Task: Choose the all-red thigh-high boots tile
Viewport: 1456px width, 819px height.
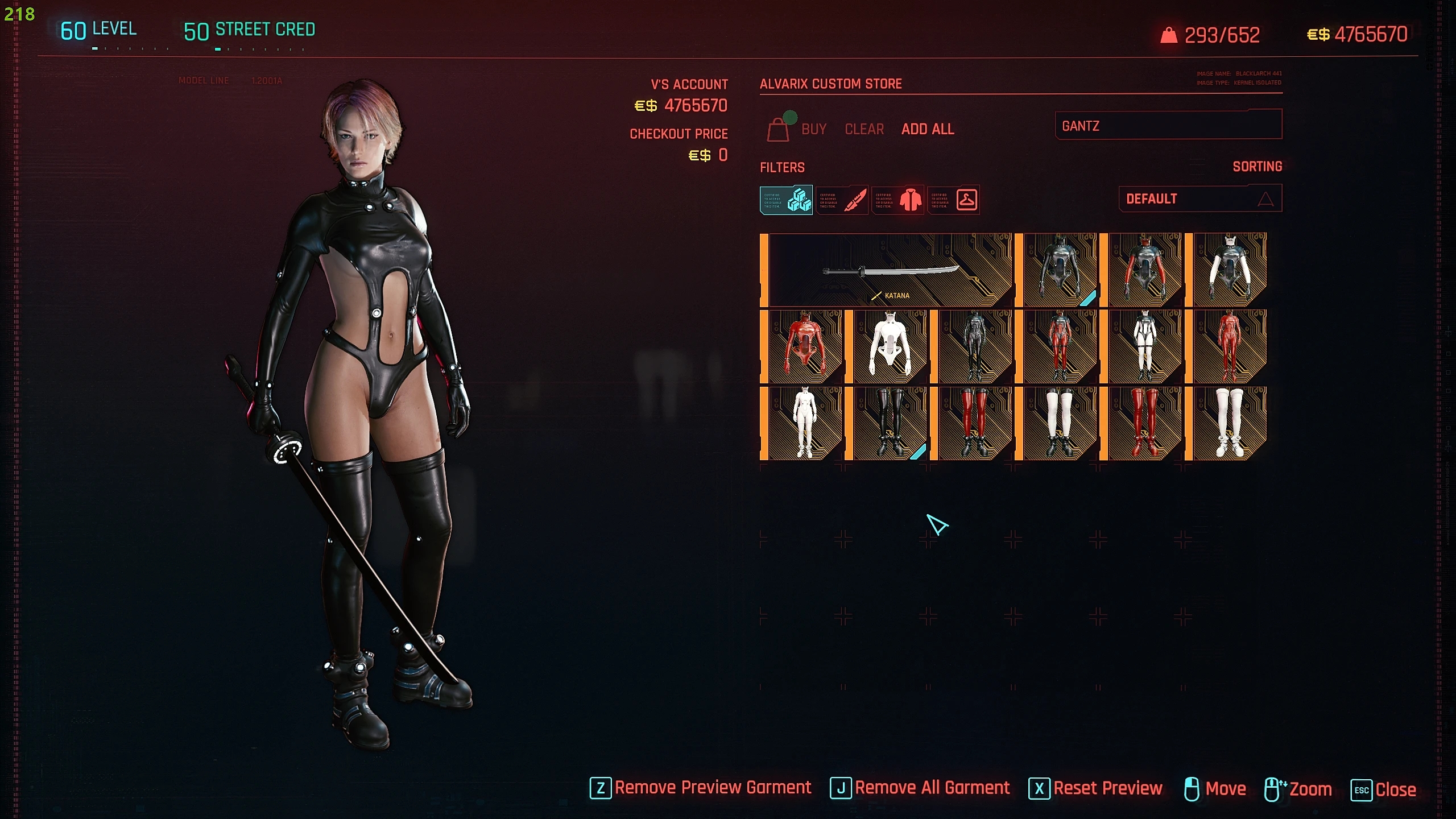Action: pyautogui.click(x=1144, y=424)
